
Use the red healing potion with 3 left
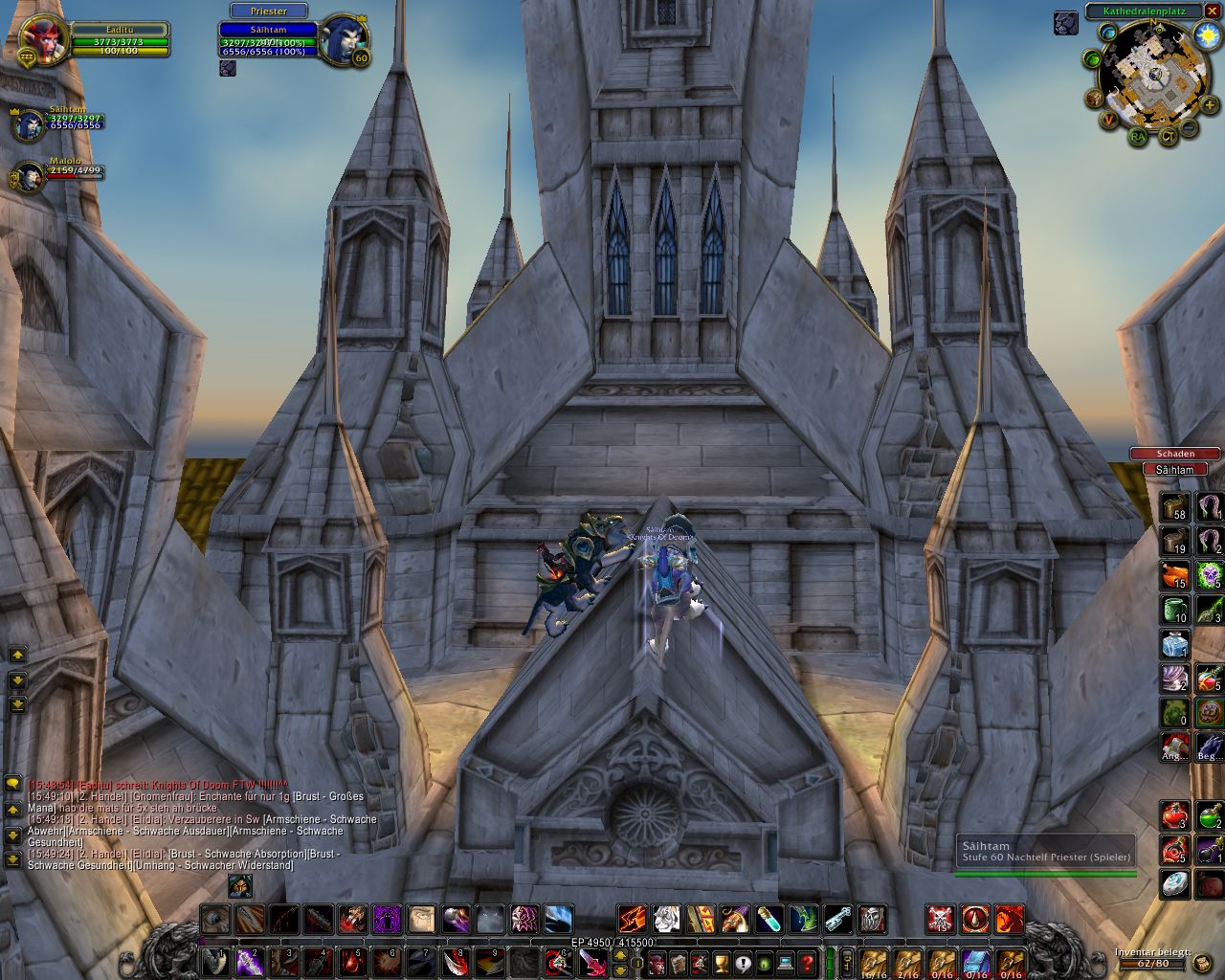pyautogui.click(x=1175, y=815)
